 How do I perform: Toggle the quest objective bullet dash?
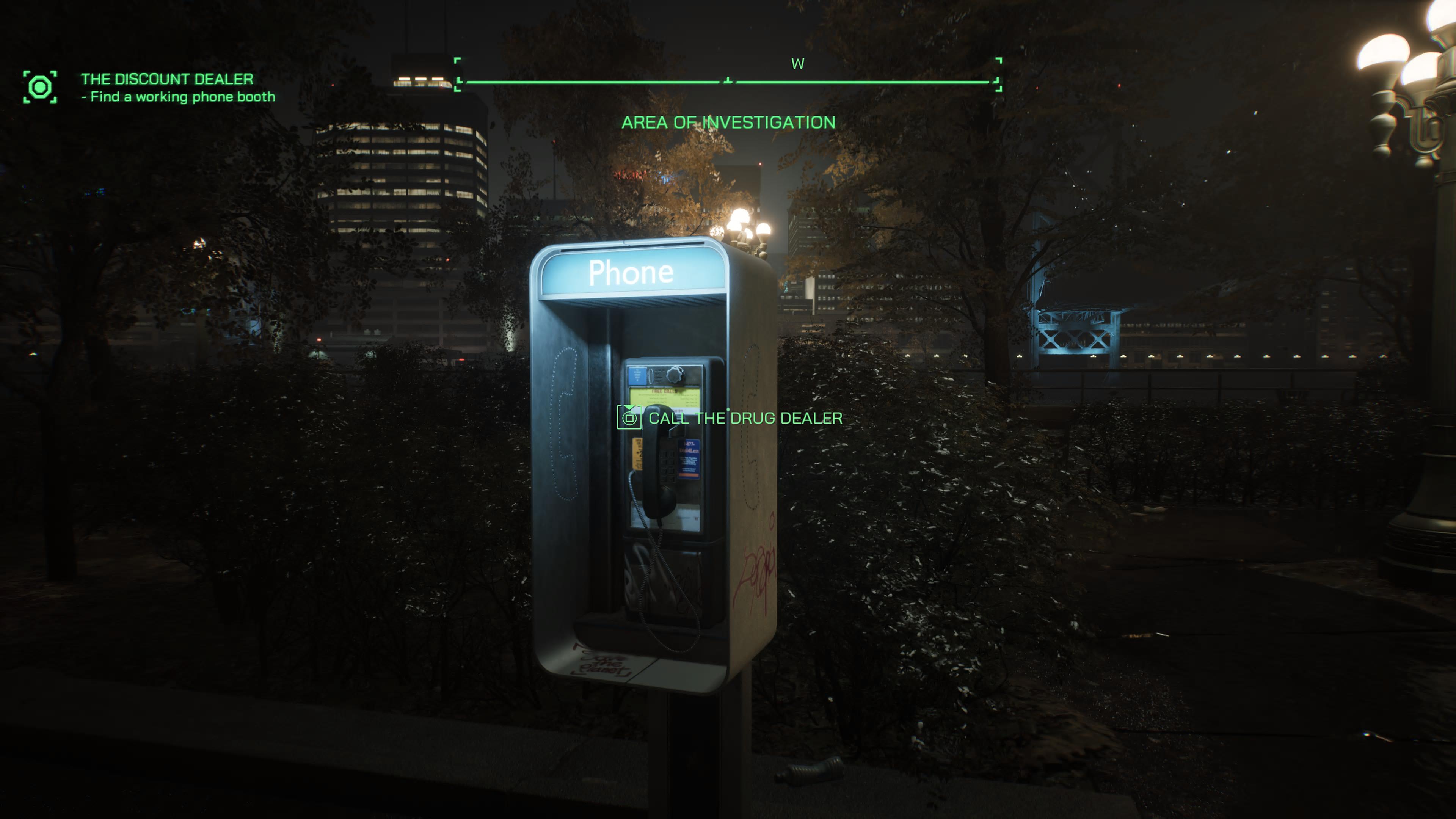click(x=85, y=97)
